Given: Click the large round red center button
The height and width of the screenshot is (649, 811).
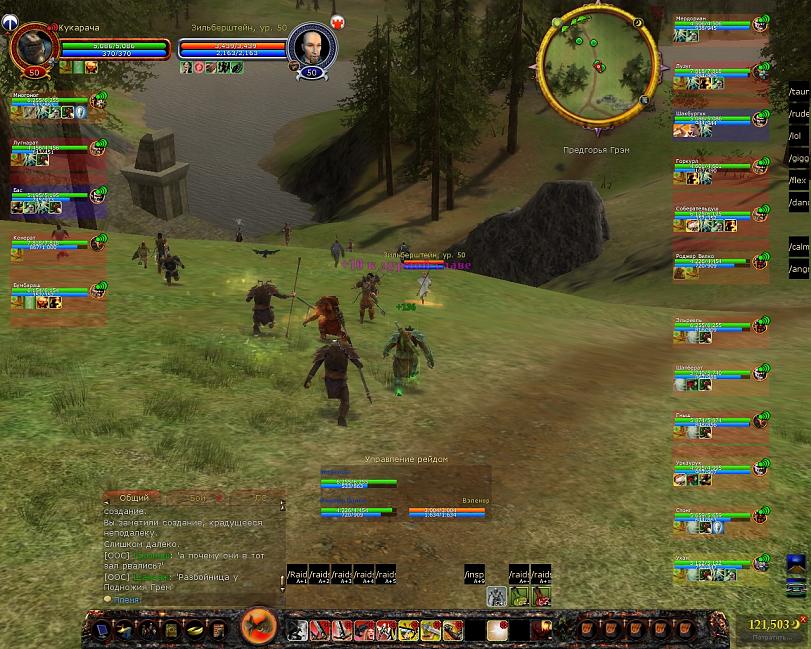Looking at the screenshot, I should [x=259, y=628].
